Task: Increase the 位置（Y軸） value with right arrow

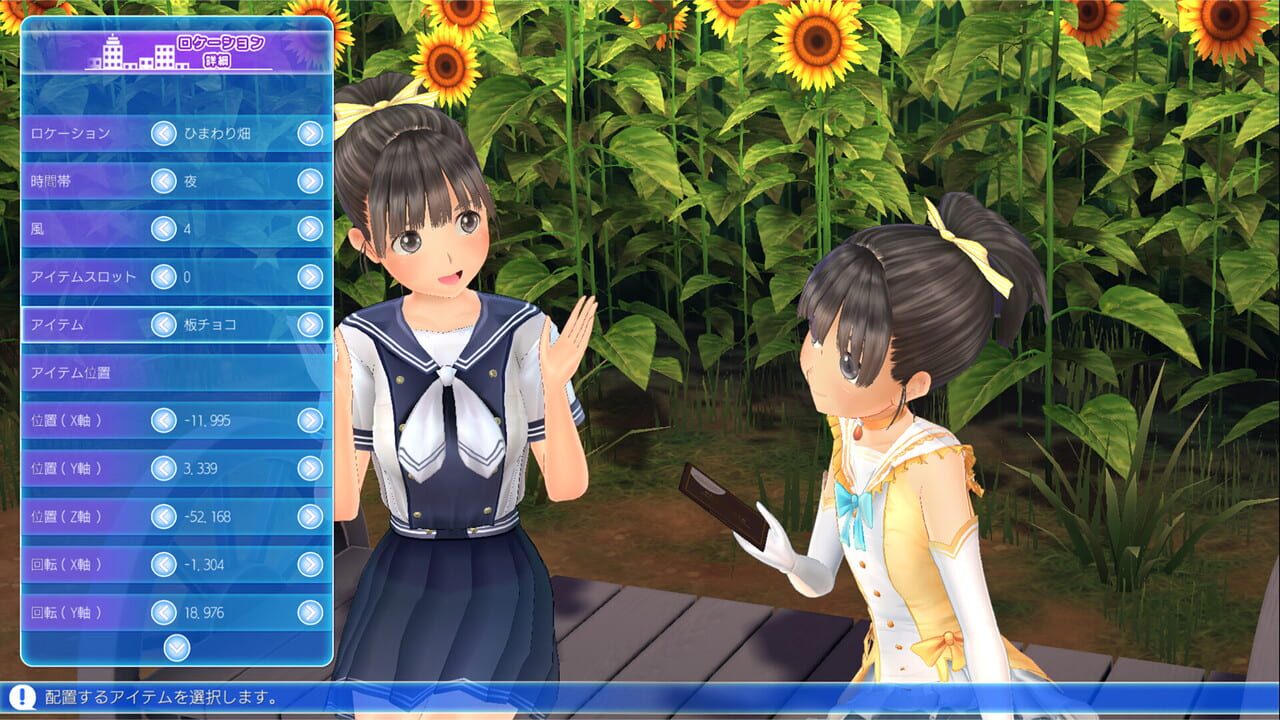Action: coord(311,470)
